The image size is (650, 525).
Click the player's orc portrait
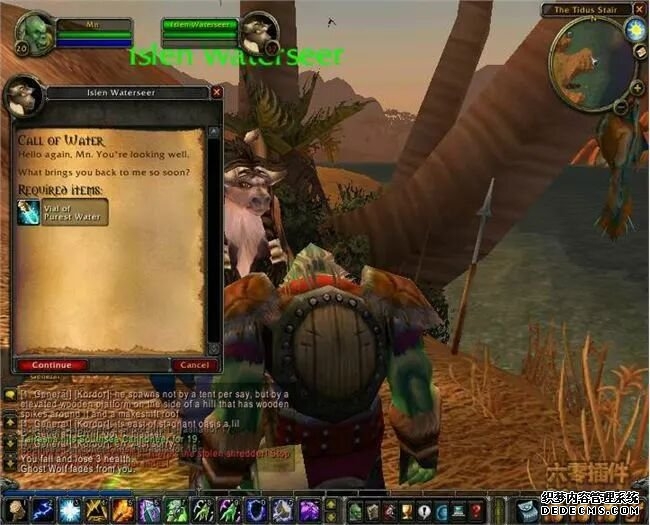35,33
